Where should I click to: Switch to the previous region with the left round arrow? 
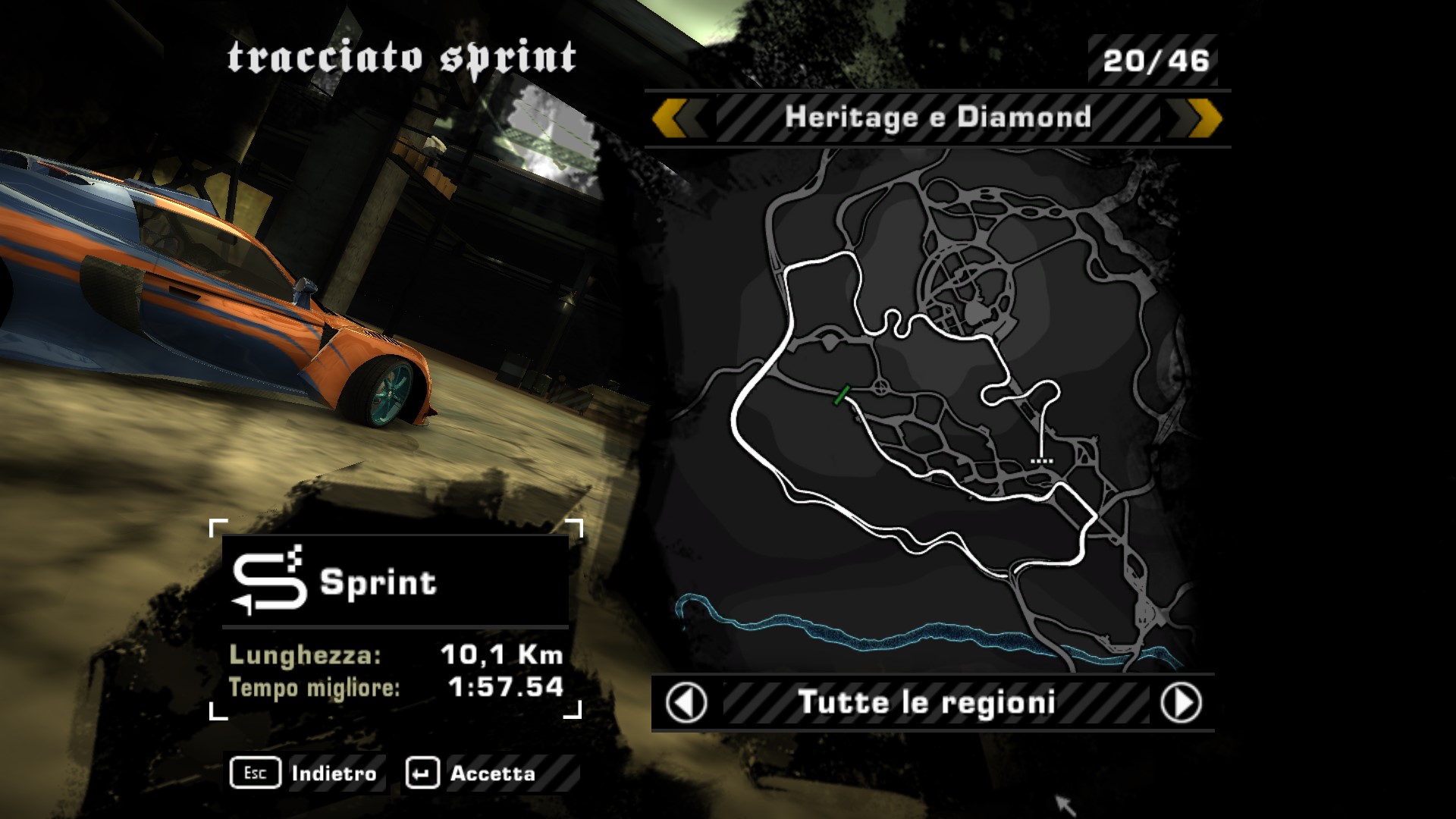pos(686,703)
